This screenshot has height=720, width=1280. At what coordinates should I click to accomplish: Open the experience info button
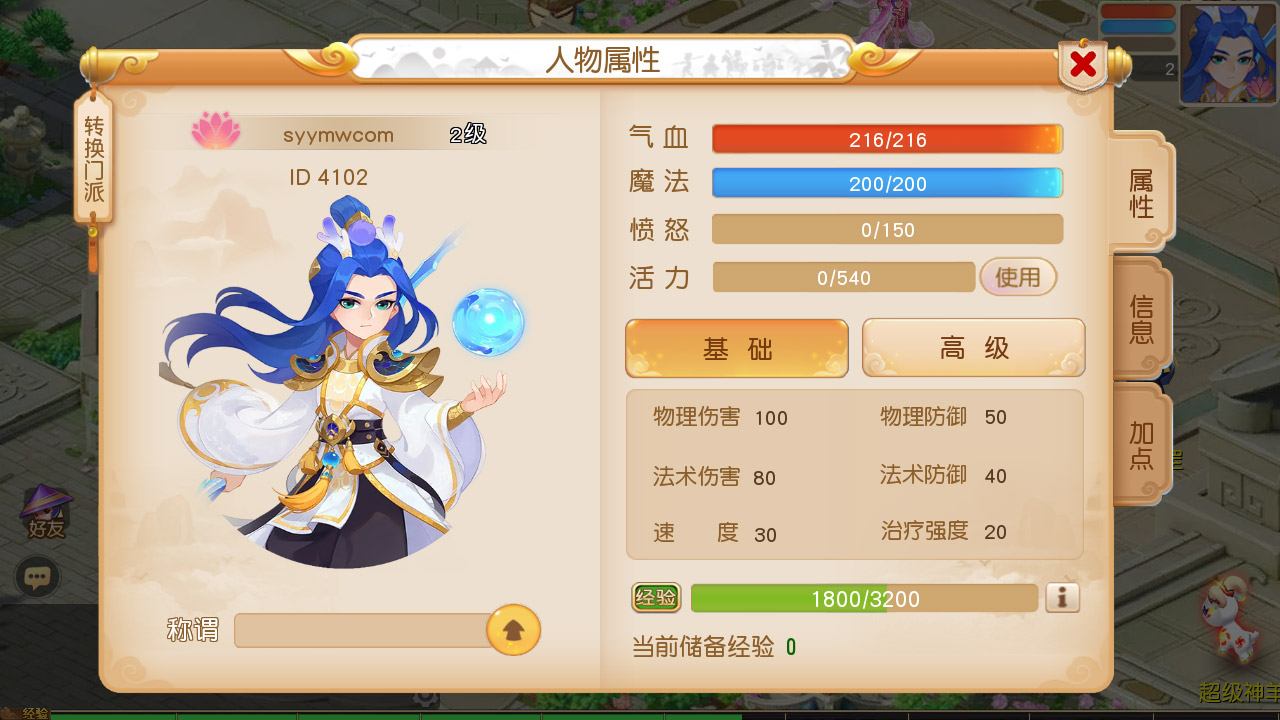(x=1062, y=598)
